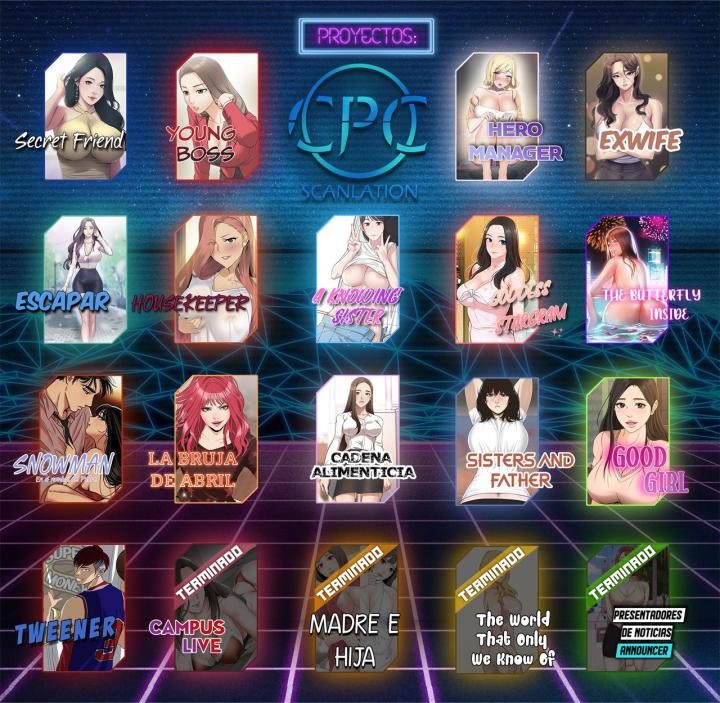
Task: Open the Tweener project card
Action: (85, 606)
